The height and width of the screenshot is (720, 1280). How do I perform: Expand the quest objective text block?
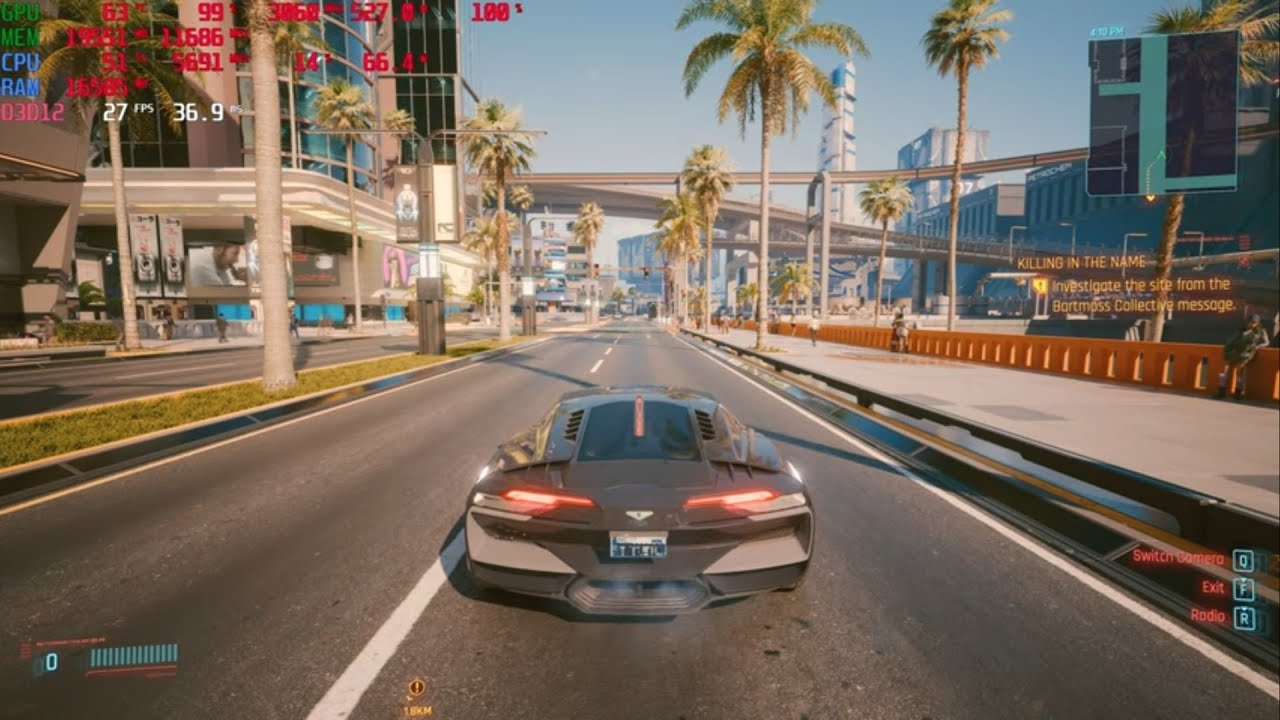pos(1140,297)
